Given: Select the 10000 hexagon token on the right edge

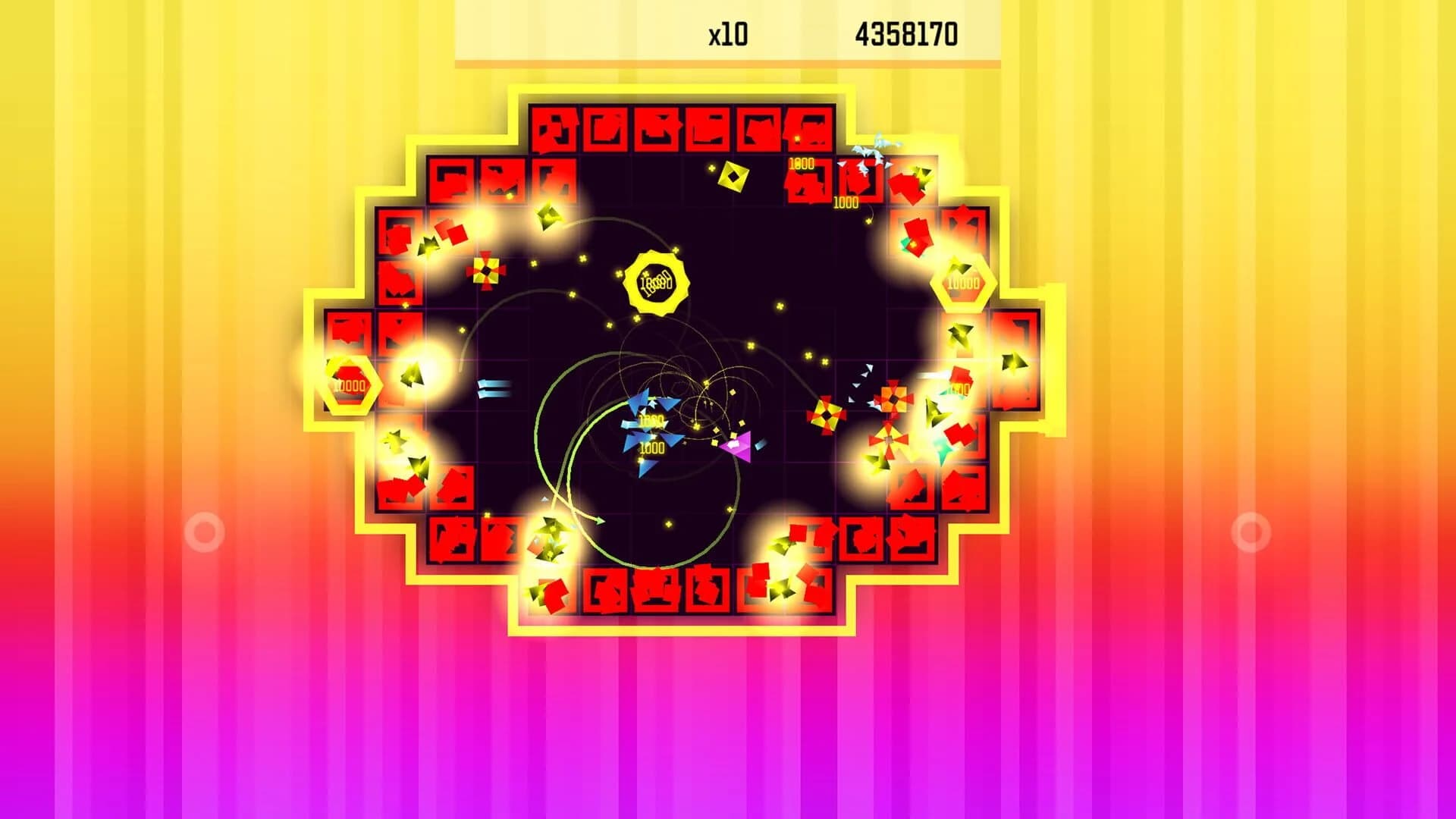Looking at the screenshot, I should click(963, 282).
